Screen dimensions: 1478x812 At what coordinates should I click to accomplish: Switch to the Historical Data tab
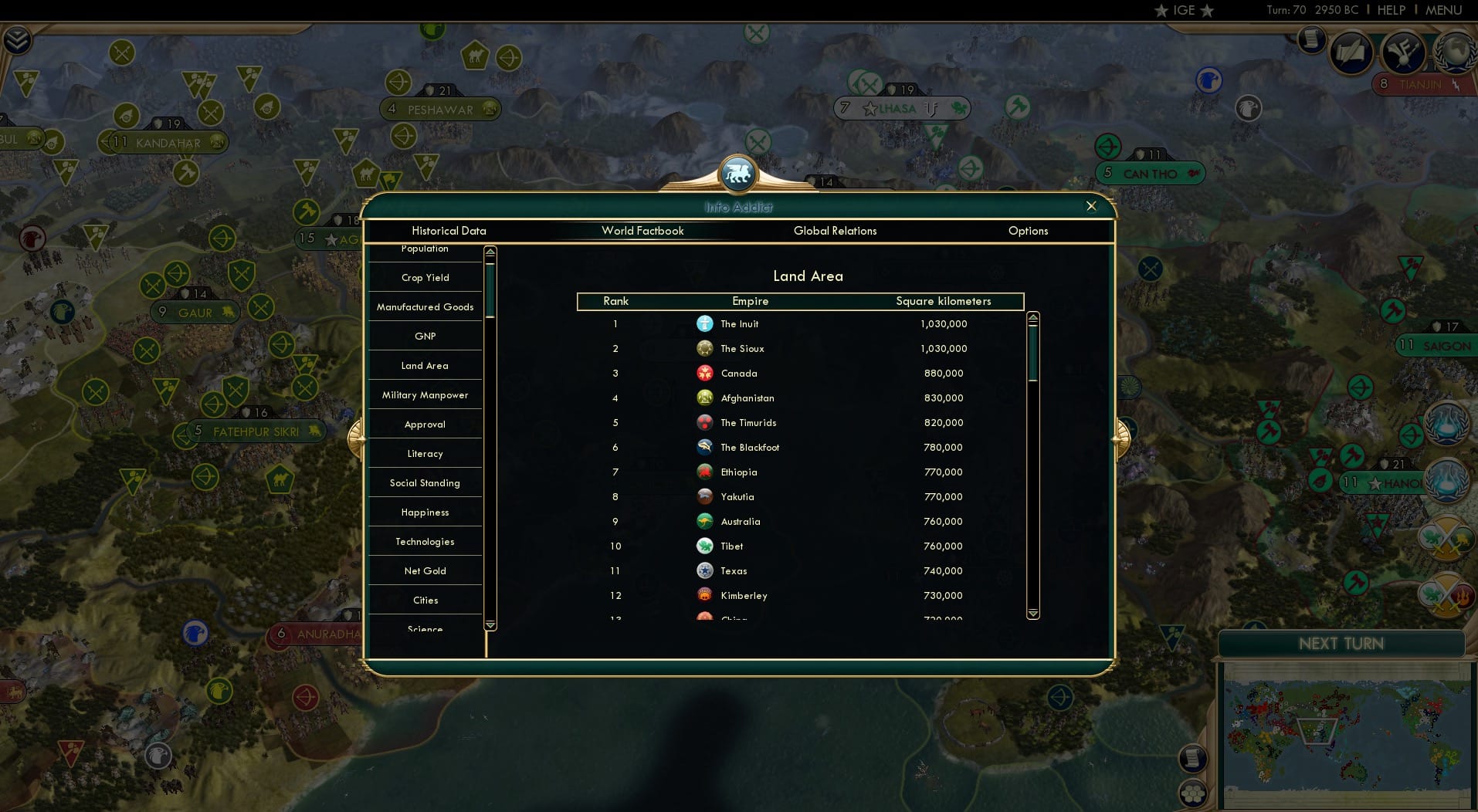coord(449,230)
